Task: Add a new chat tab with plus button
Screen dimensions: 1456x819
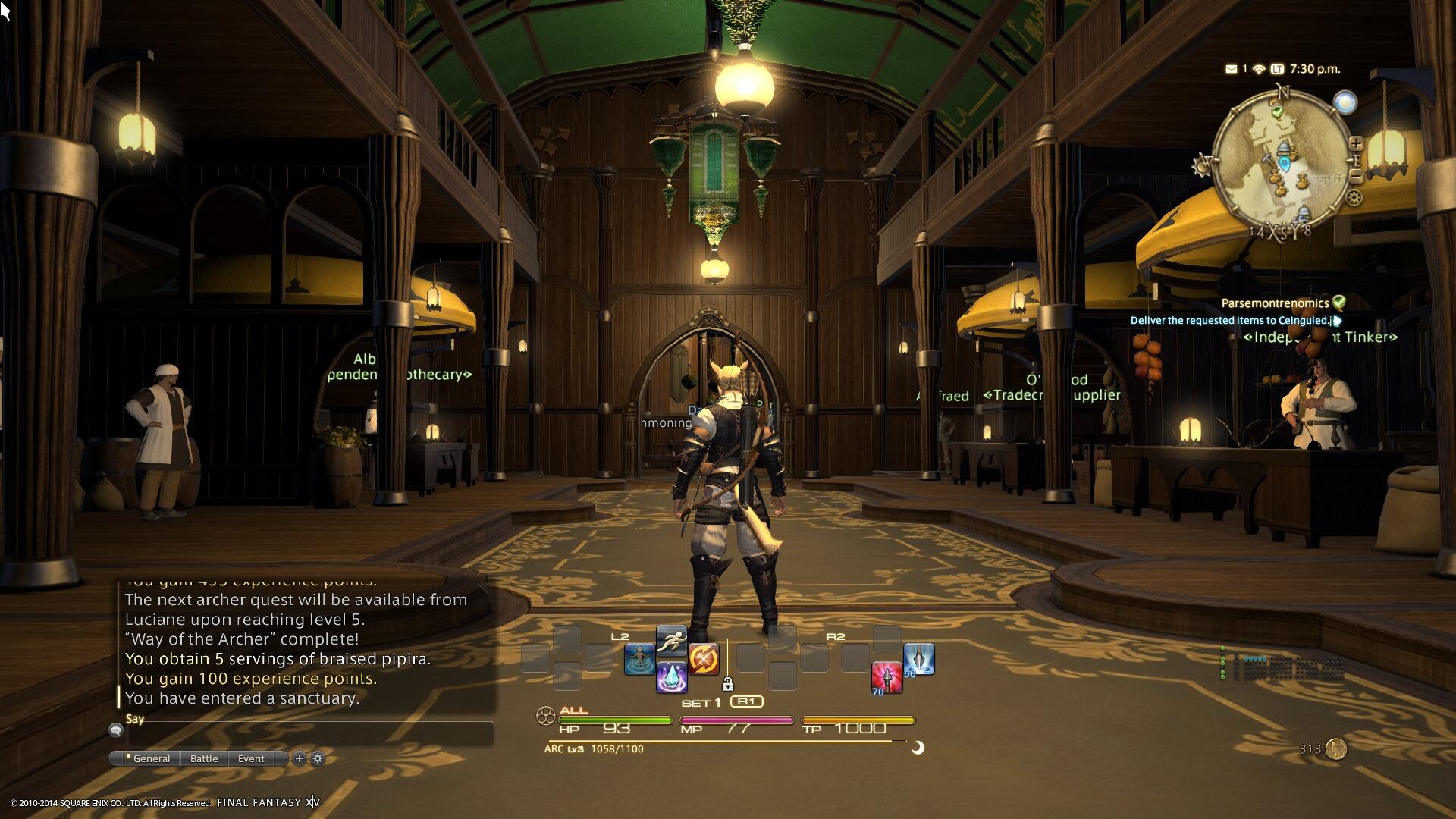Action: [x=300, y=758]
